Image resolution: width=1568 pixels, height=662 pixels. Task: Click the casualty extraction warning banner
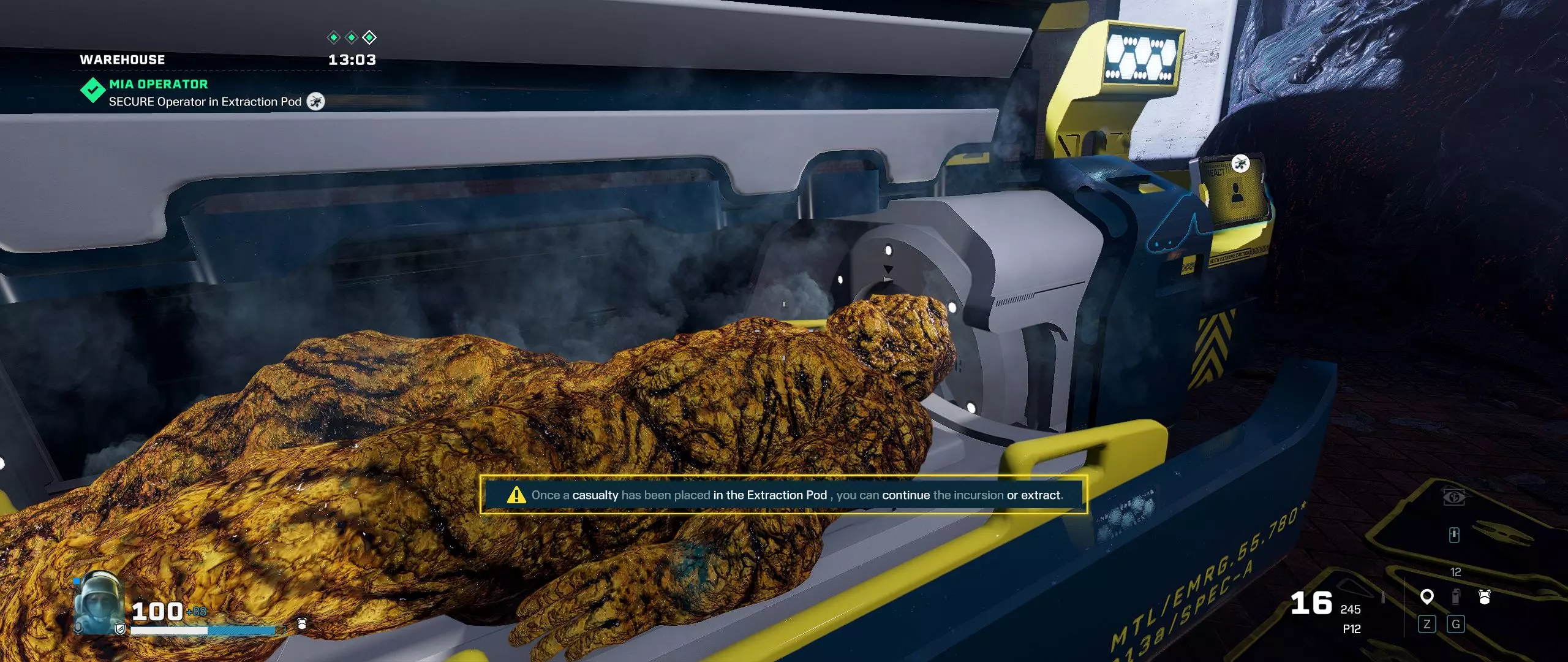pyautogui.click(x=783, y=495)
